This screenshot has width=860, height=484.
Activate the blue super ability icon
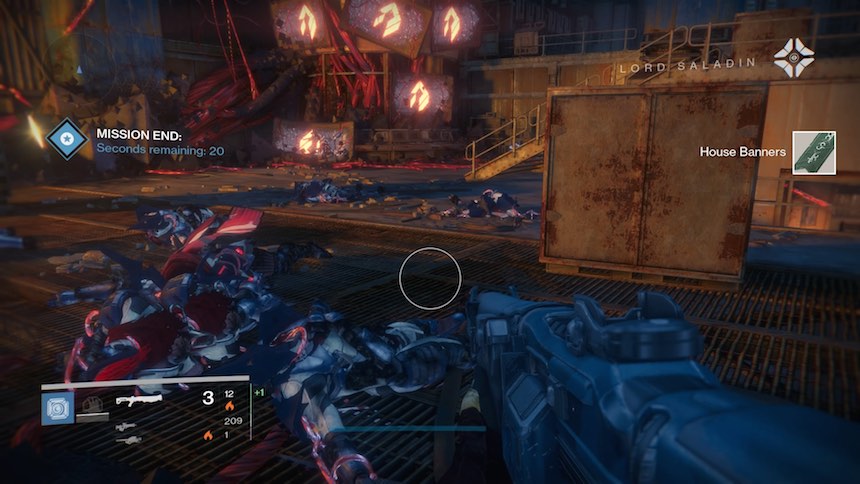pos(57,407)
